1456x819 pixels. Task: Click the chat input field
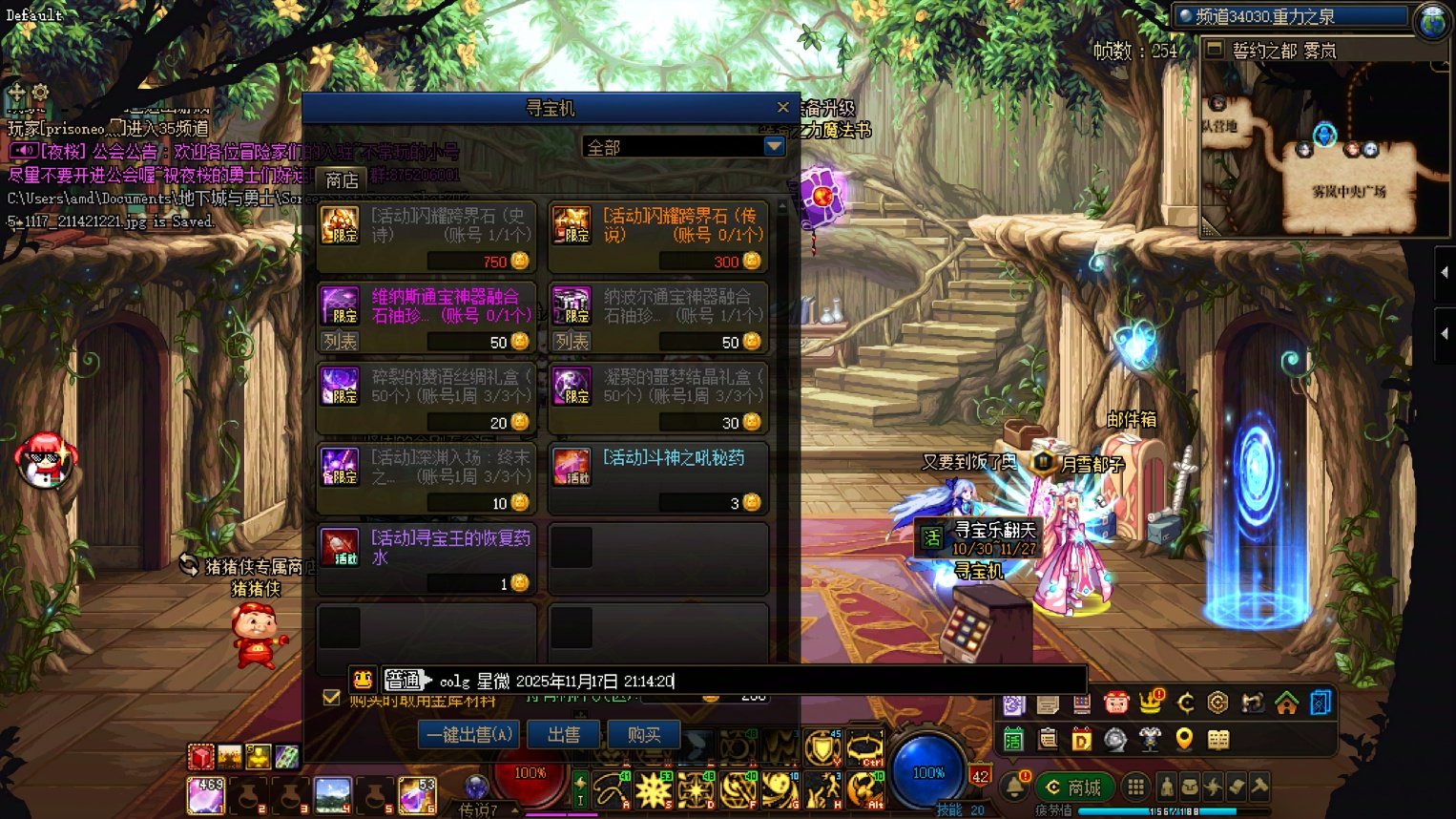pyautogui.click(x=859, y=681)
